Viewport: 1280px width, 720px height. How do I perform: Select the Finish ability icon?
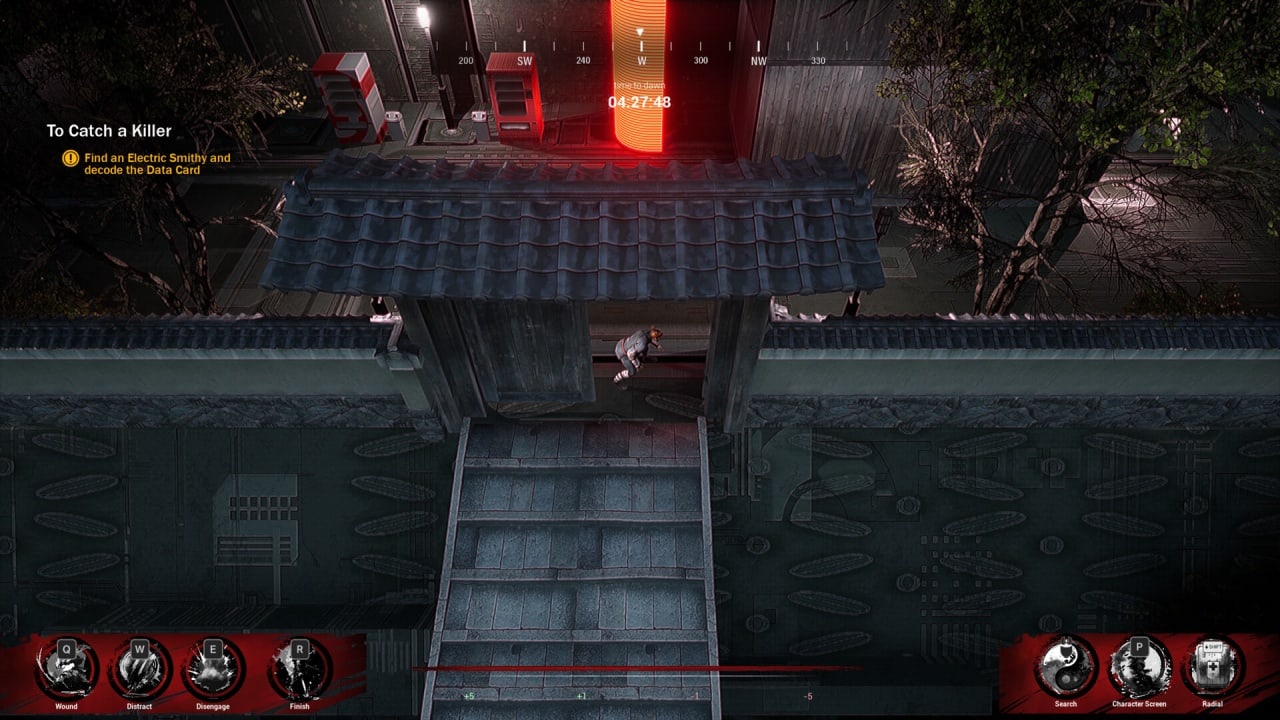299,669
